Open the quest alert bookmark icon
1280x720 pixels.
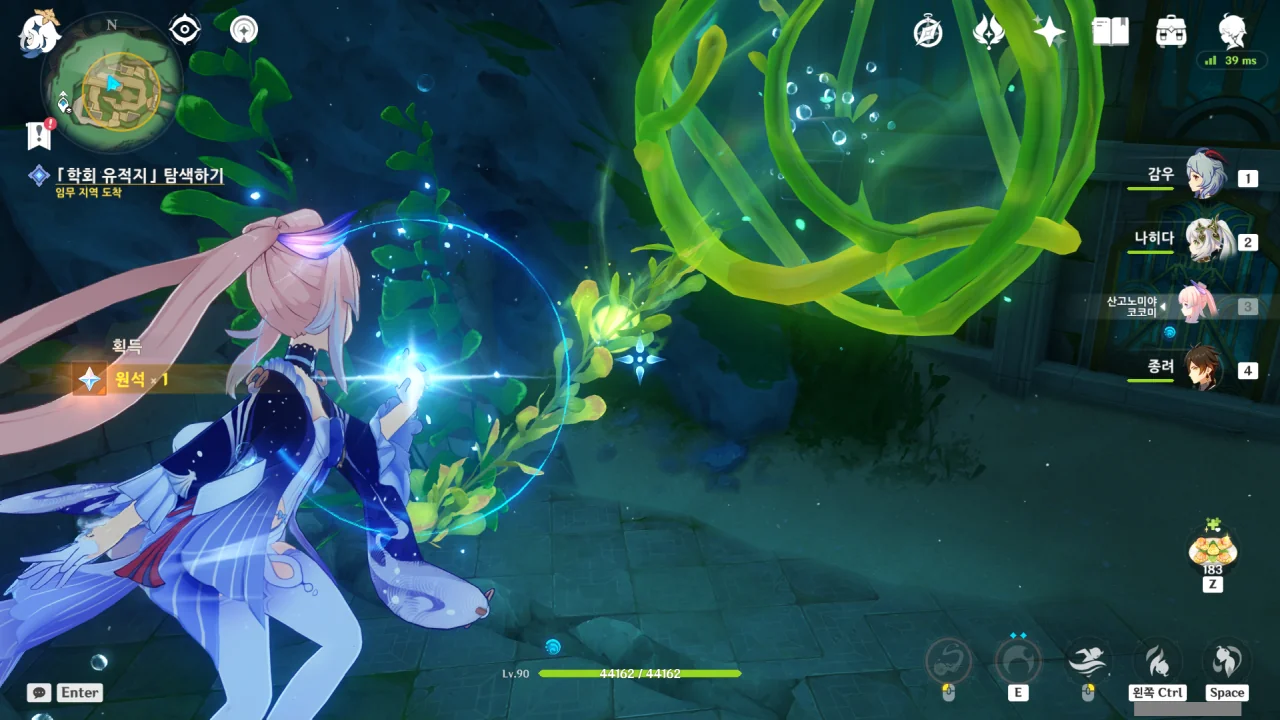[x=39, y=135]
